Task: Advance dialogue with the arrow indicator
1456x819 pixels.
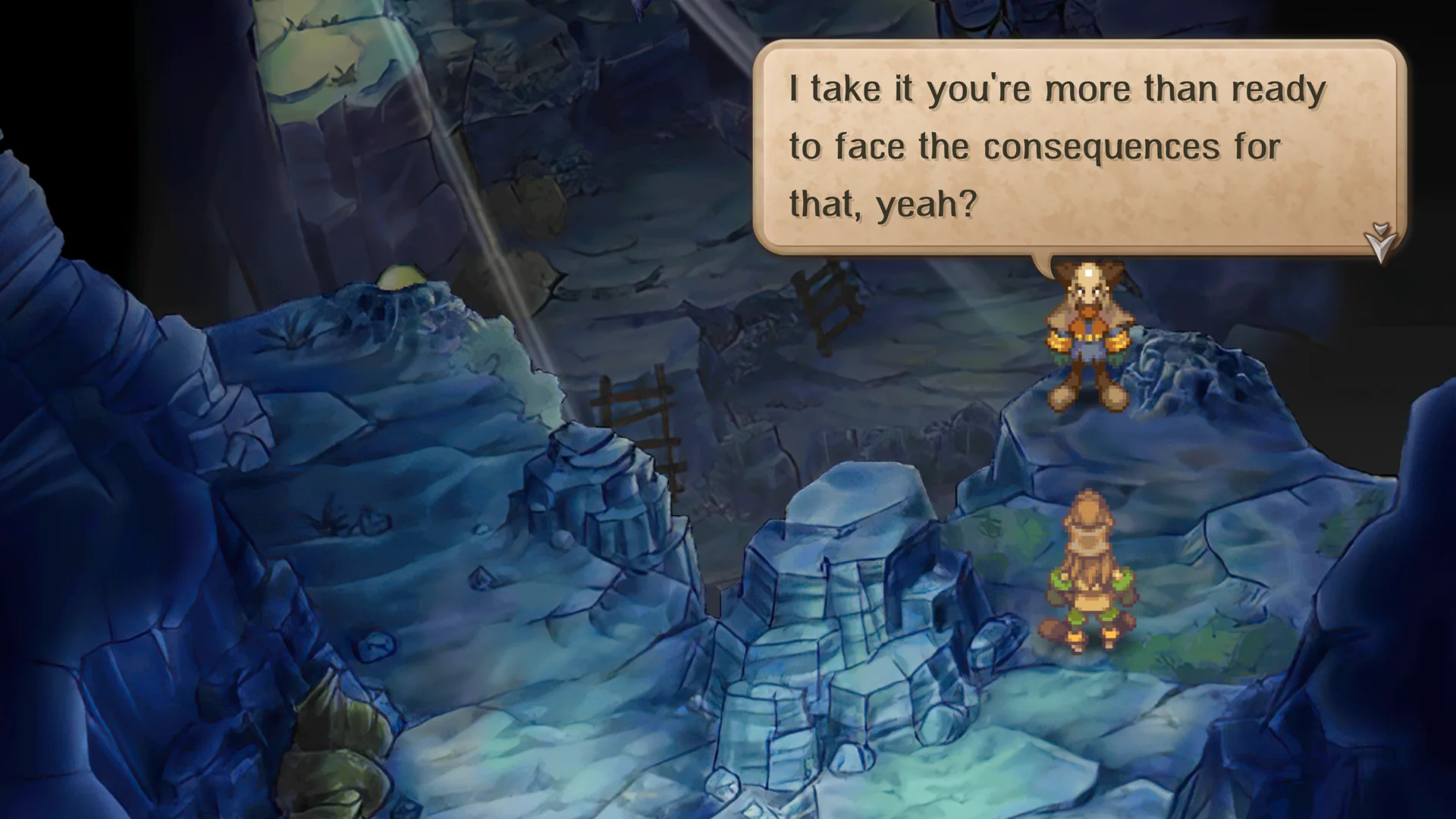Action: 1380,243
